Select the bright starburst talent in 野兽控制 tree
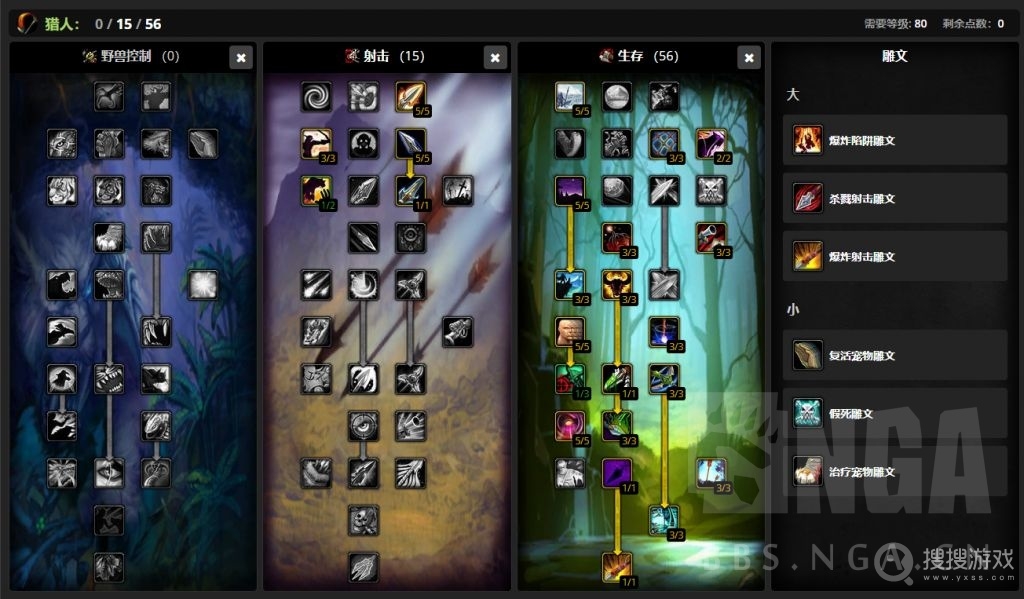 click(x=203, y=285)
